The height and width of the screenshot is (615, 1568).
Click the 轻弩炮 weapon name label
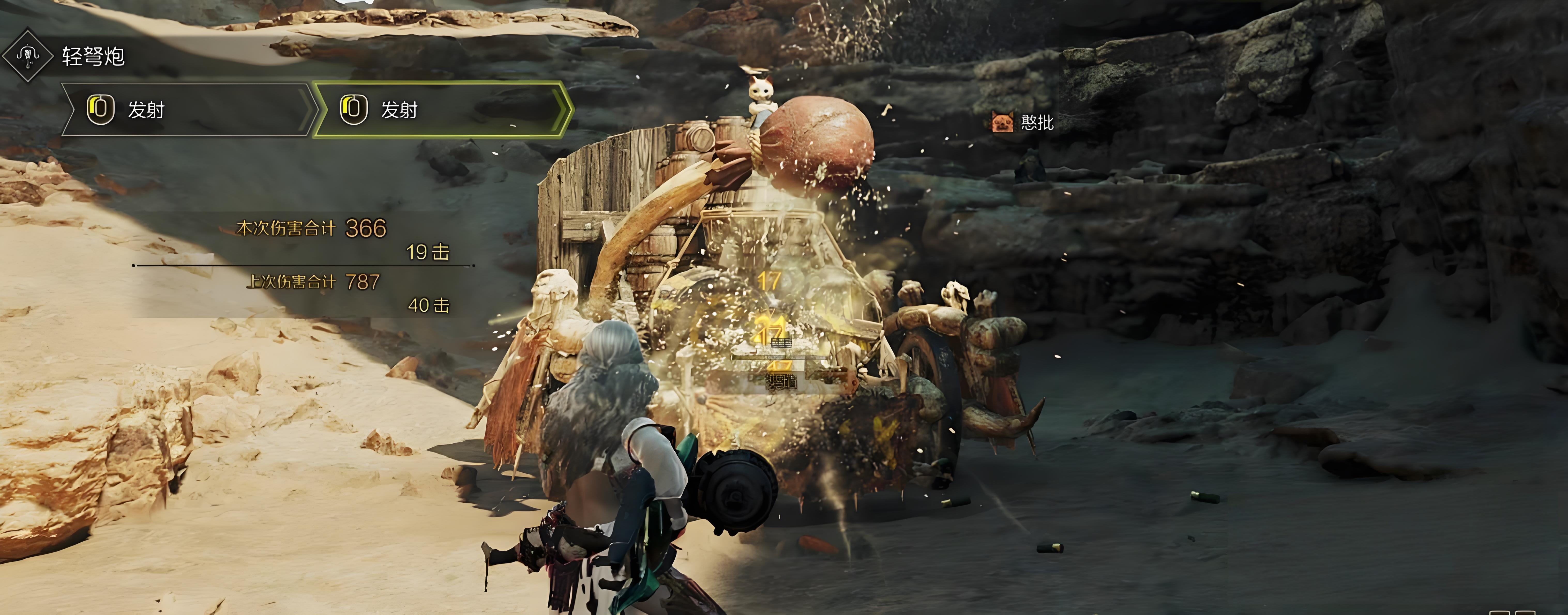[x=93, y=57]
